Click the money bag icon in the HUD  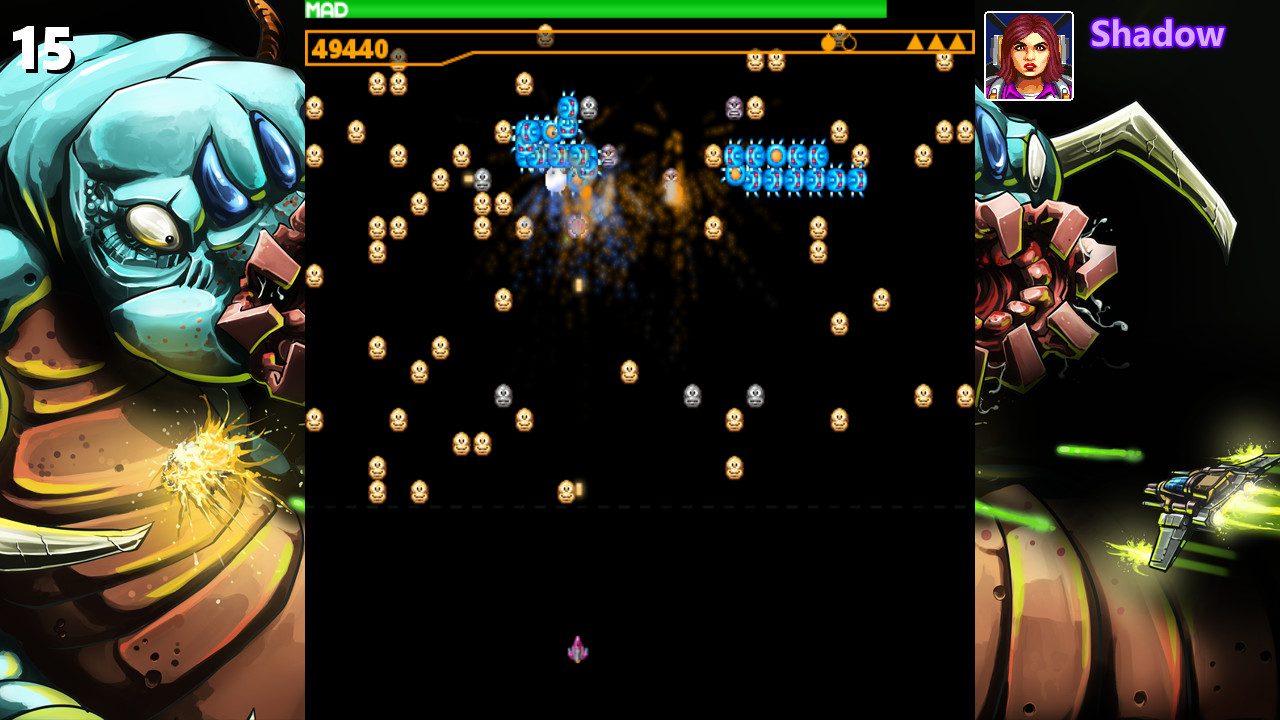point(830,42)
